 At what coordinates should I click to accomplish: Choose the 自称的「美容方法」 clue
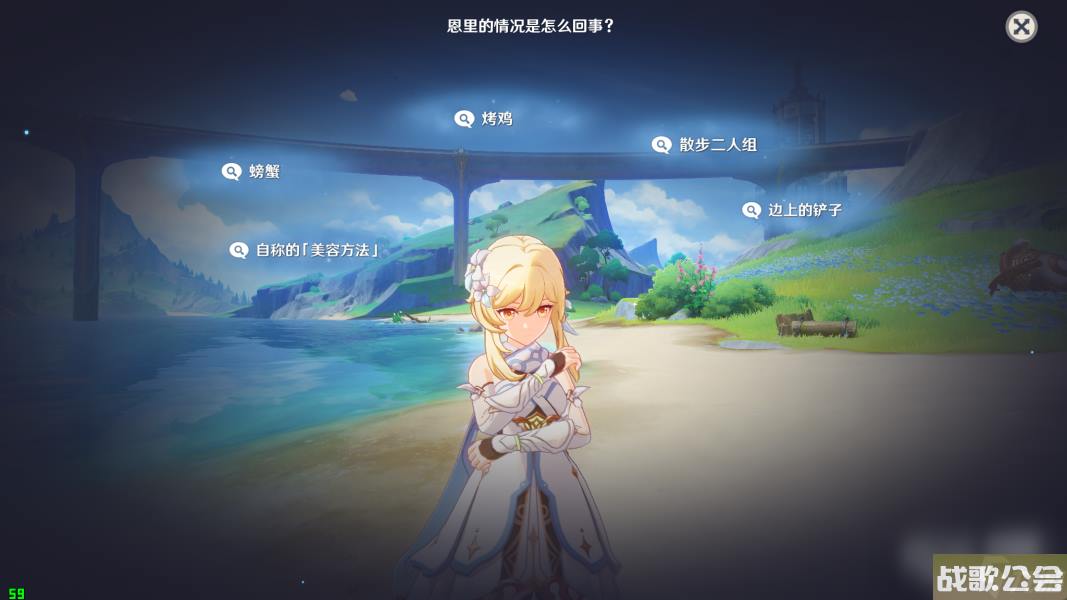point(305,250)
